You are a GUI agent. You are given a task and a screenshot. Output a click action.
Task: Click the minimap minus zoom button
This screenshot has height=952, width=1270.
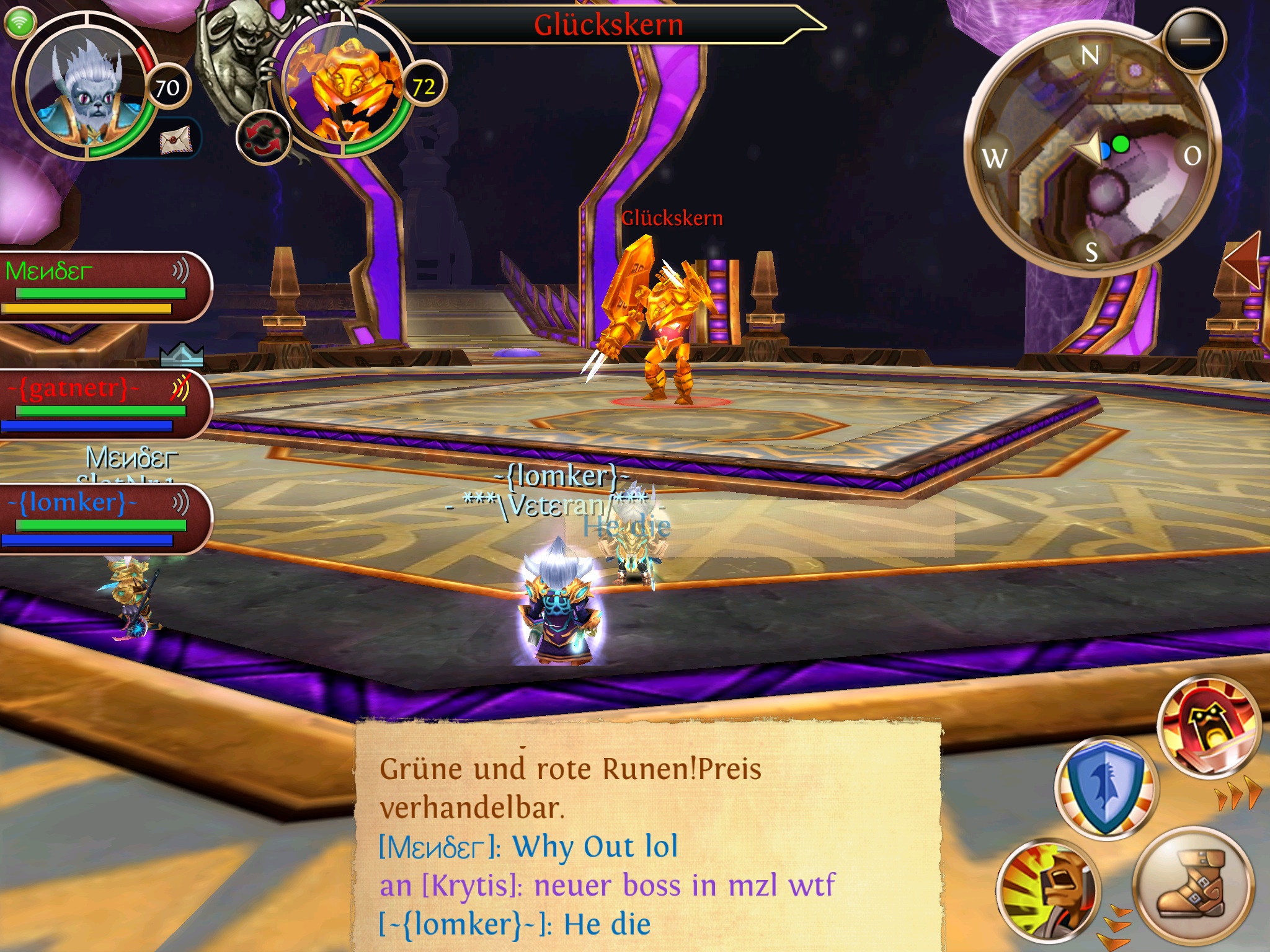click(x=1195, y=41)
